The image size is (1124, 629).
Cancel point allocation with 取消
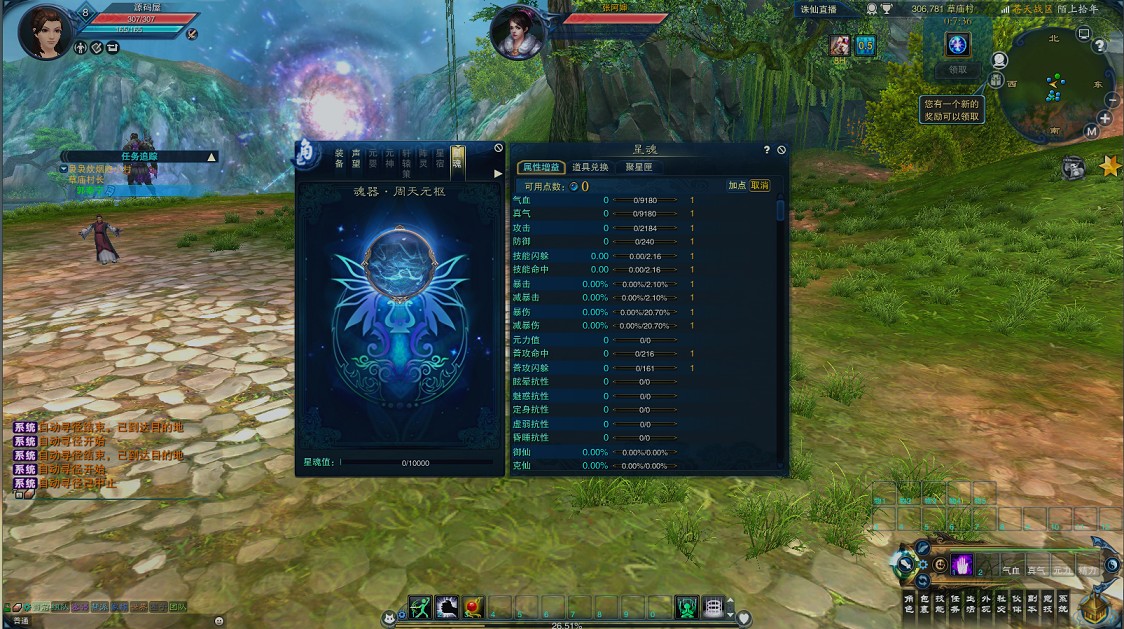(760, 185)
